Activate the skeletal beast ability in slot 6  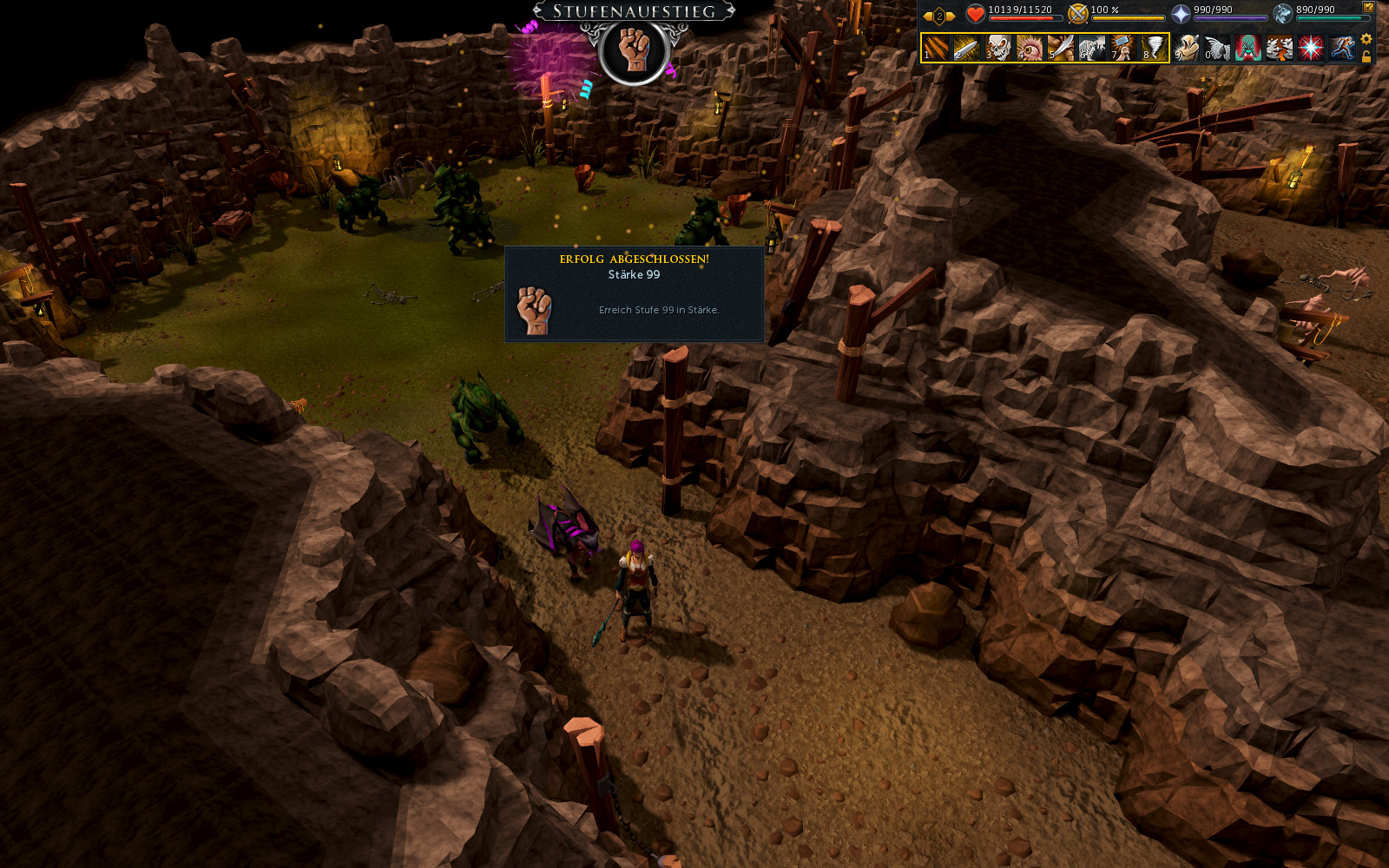coord(1092,48)
